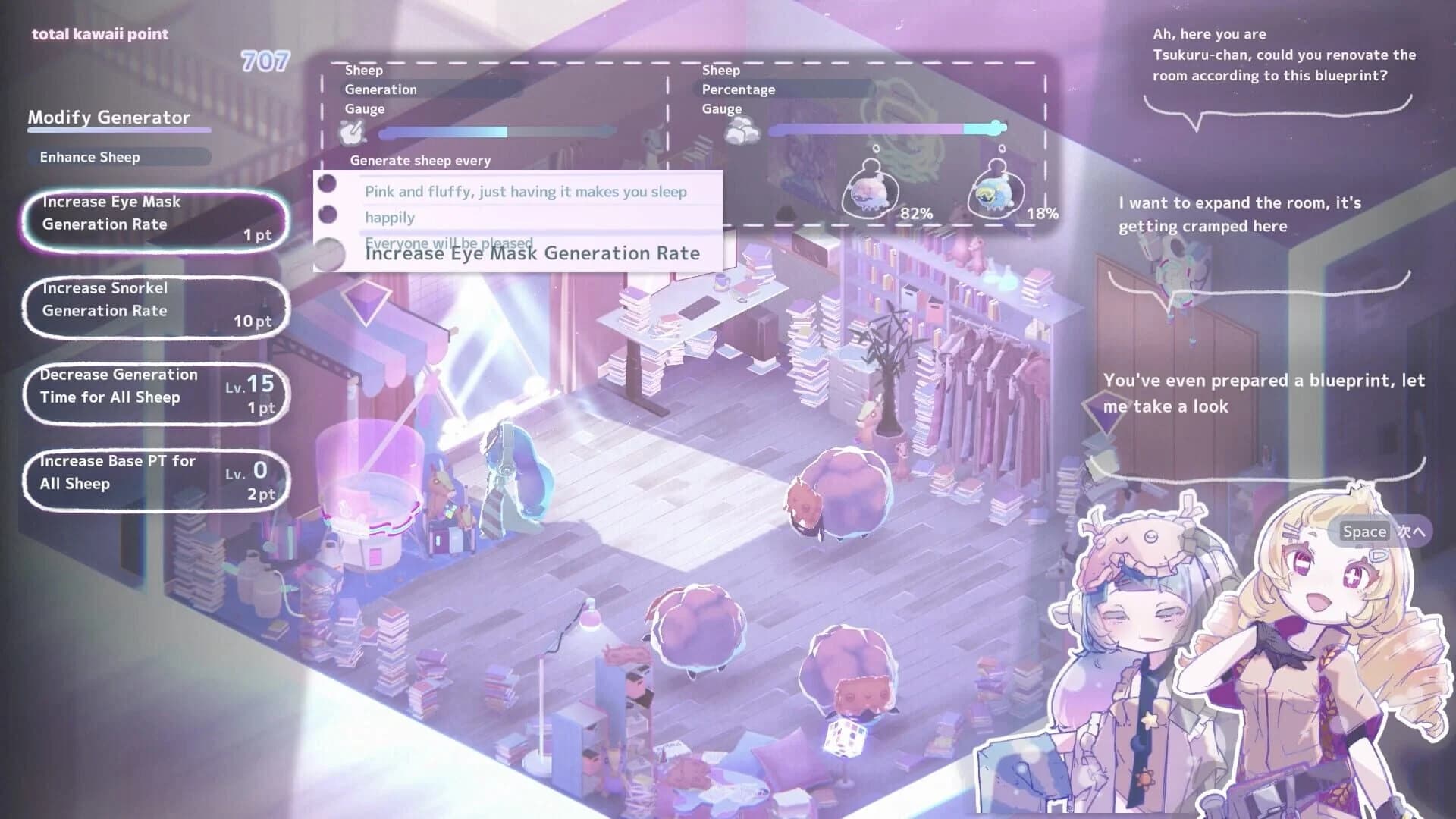Screen dimensions: 1456x819
Task: Select the first bullet on the tooltip panel
Action: tap(328, 184)
